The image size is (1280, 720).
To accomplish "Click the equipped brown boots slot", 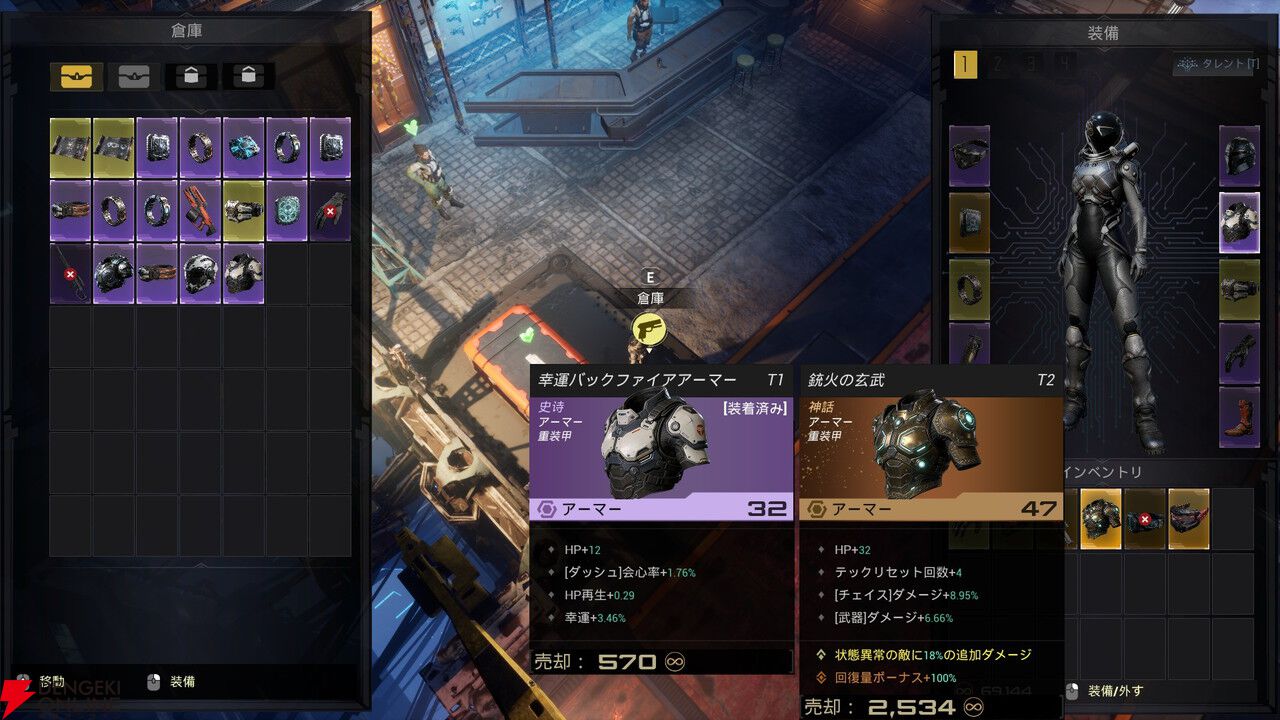I will tap(1239, 416).
